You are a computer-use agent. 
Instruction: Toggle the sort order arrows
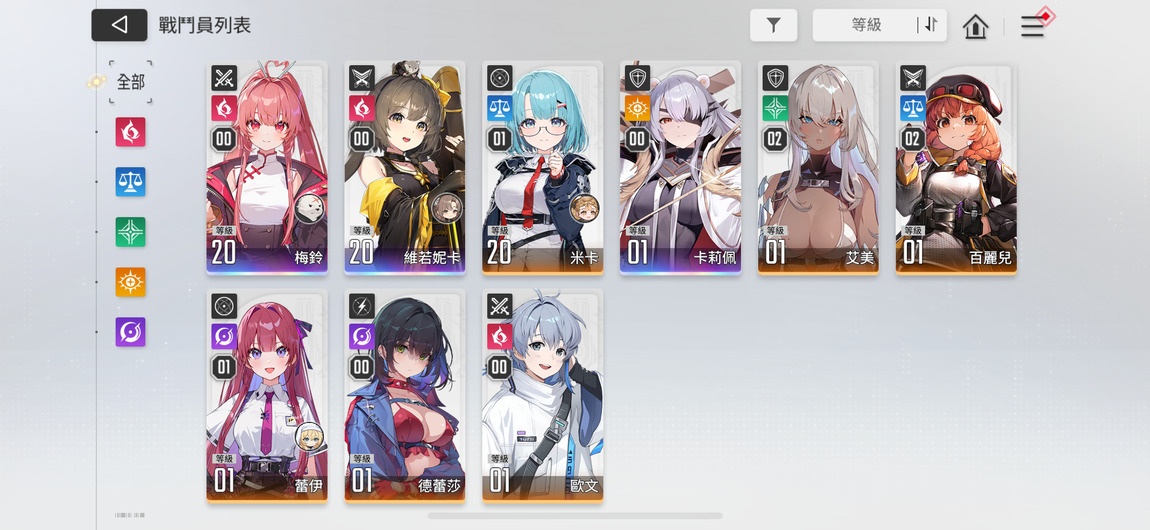pos(931,26)
